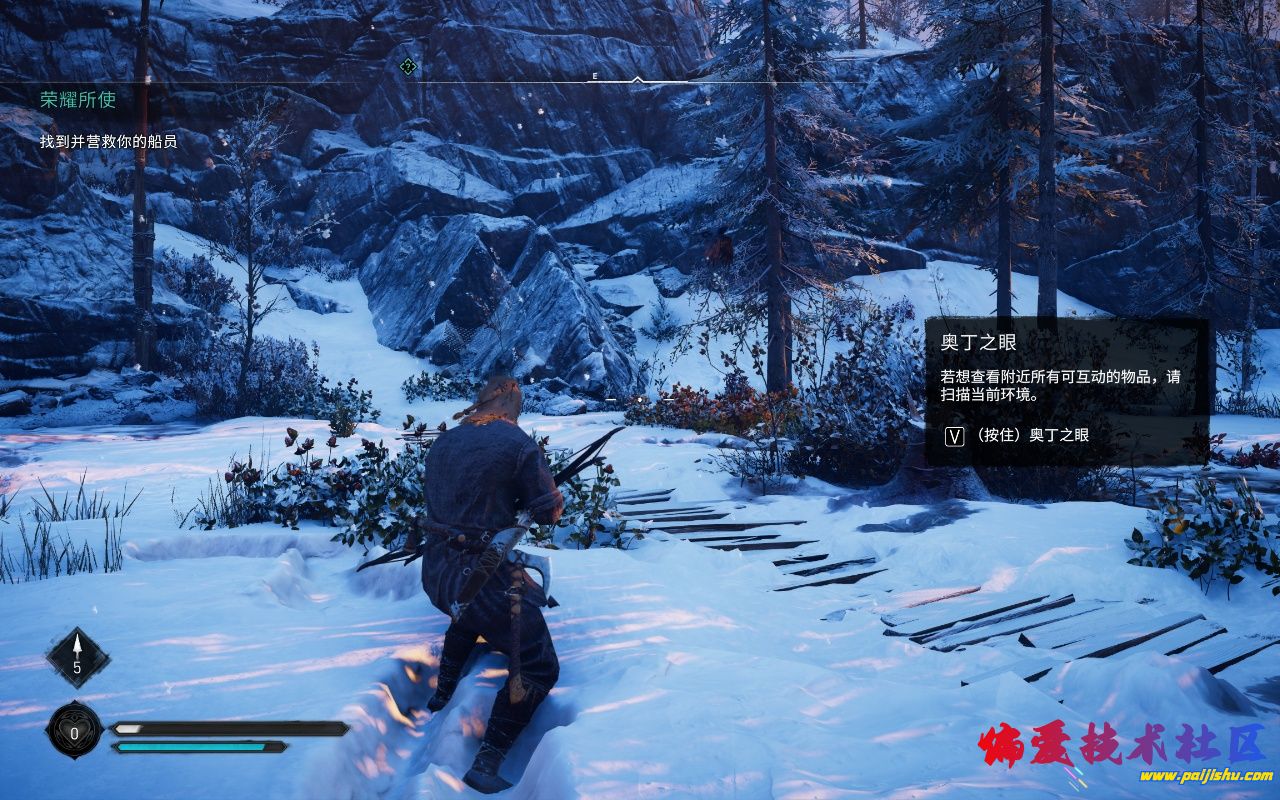Viewport: 1280px width, 800px height.
Task: Click the arrow quiver icon
Action: [x=77, y=657]
